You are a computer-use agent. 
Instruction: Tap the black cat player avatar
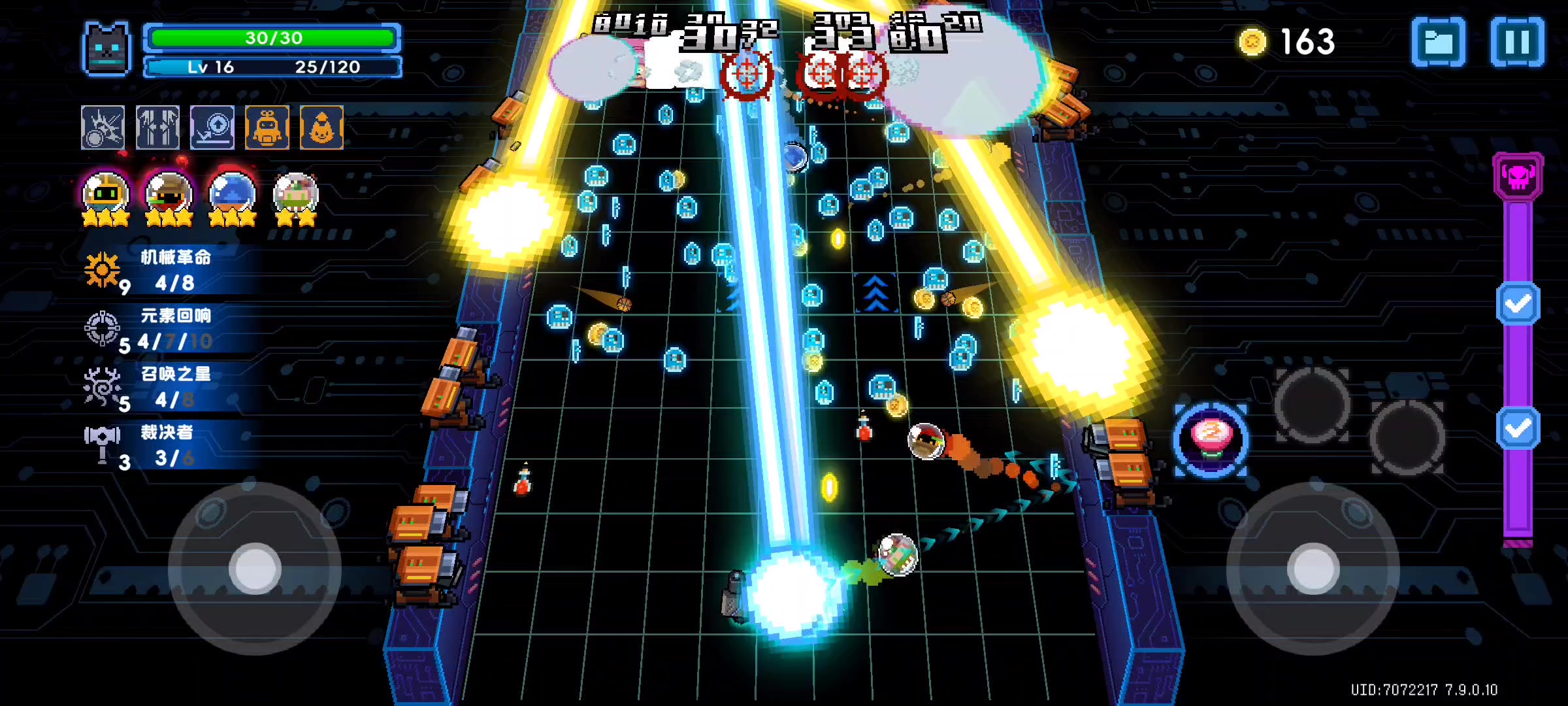coord(106,49)
